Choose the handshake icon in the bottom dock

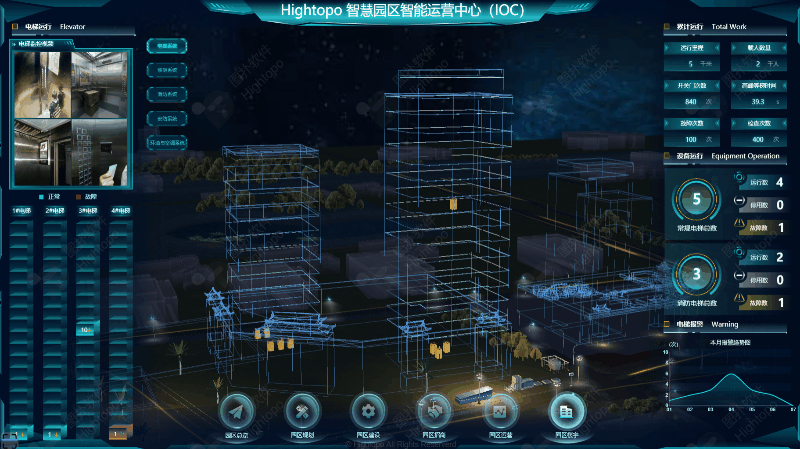pos(434,411)
